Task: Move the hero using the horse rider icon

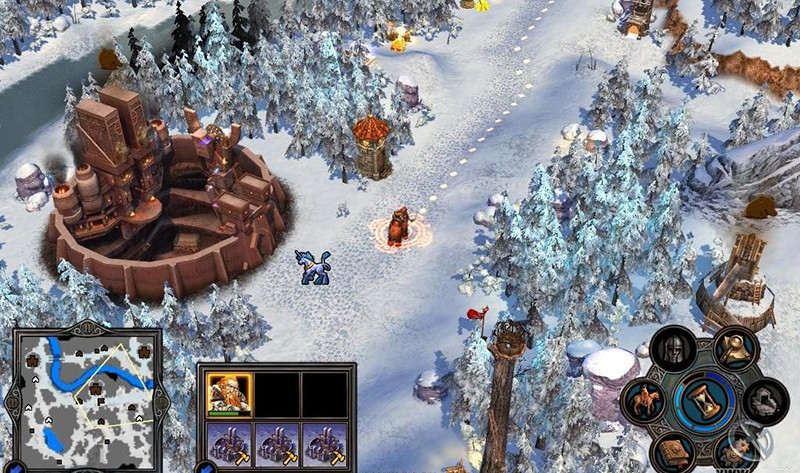Action: tap(640, 400)
